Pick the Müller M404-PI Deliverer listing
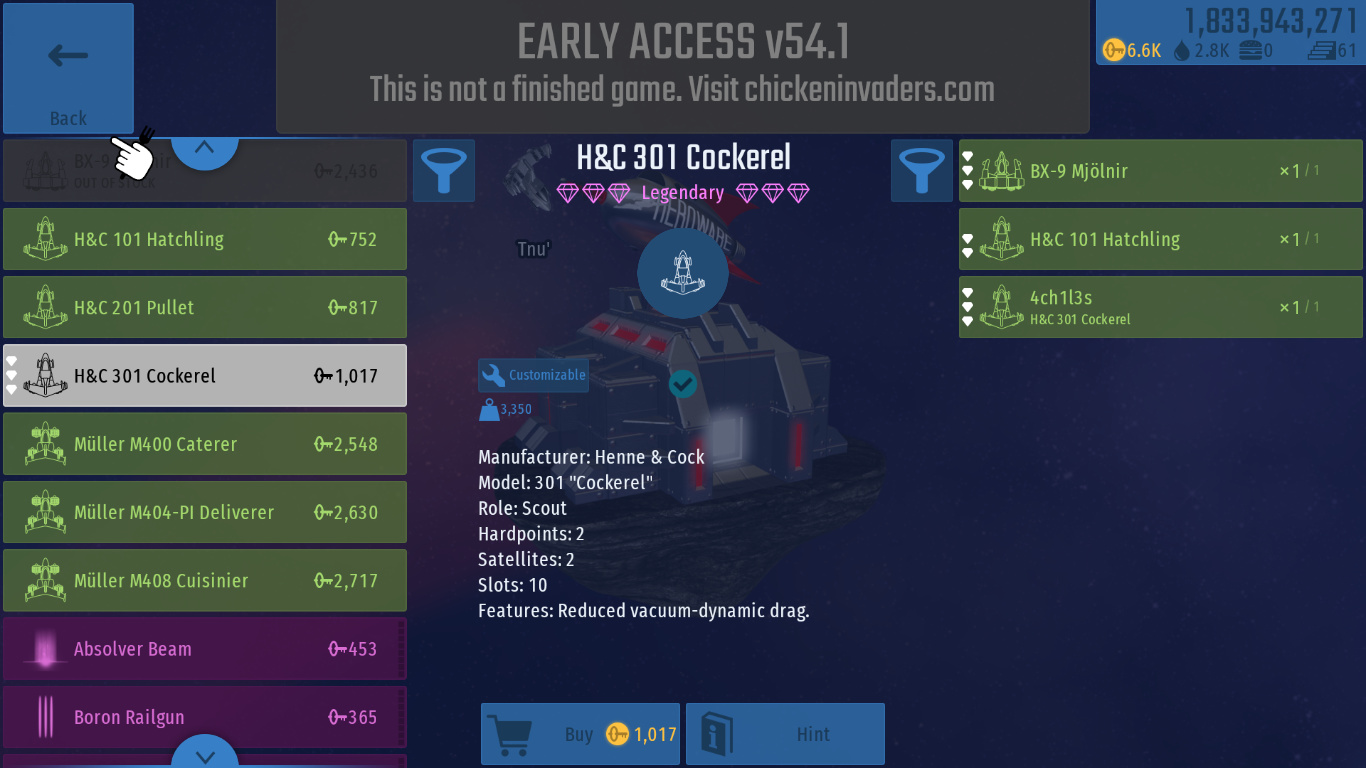This screenshot has height=768, width=1366. (205, 512)
